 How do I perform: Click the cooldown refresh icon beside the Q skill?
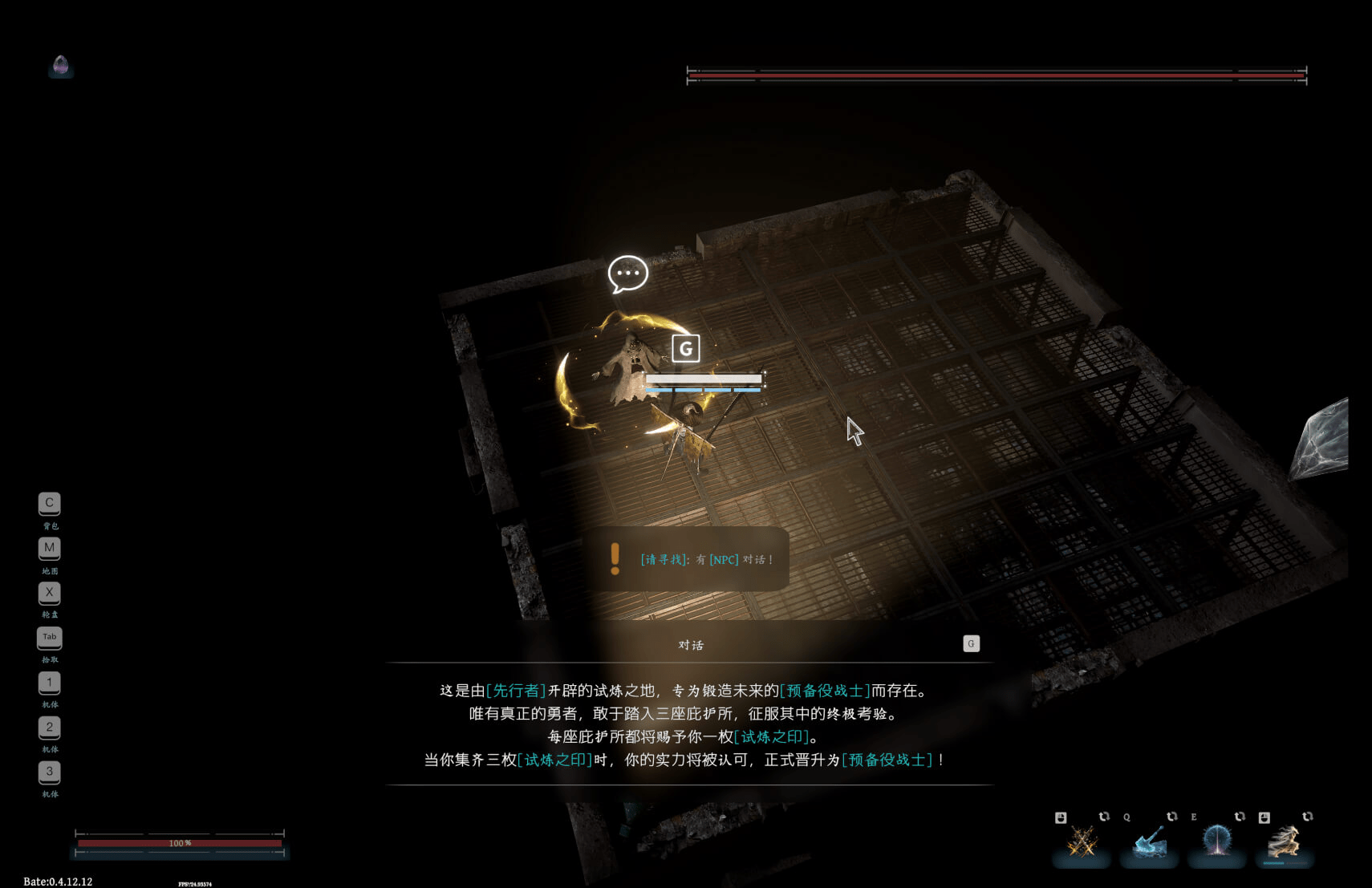[x=1171, y=817]
